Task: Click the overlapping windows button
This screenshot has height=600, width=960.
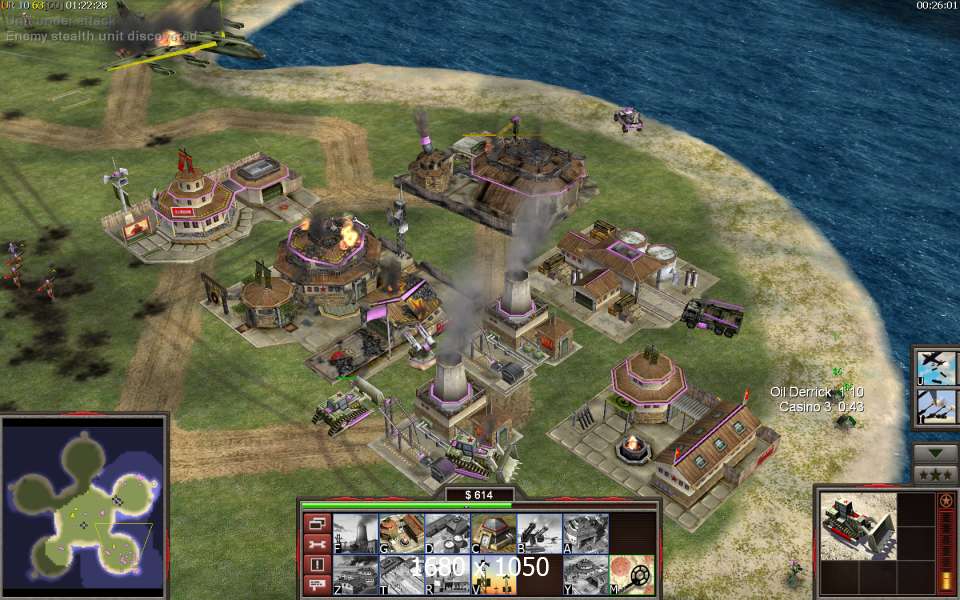Action: point(317,524)
